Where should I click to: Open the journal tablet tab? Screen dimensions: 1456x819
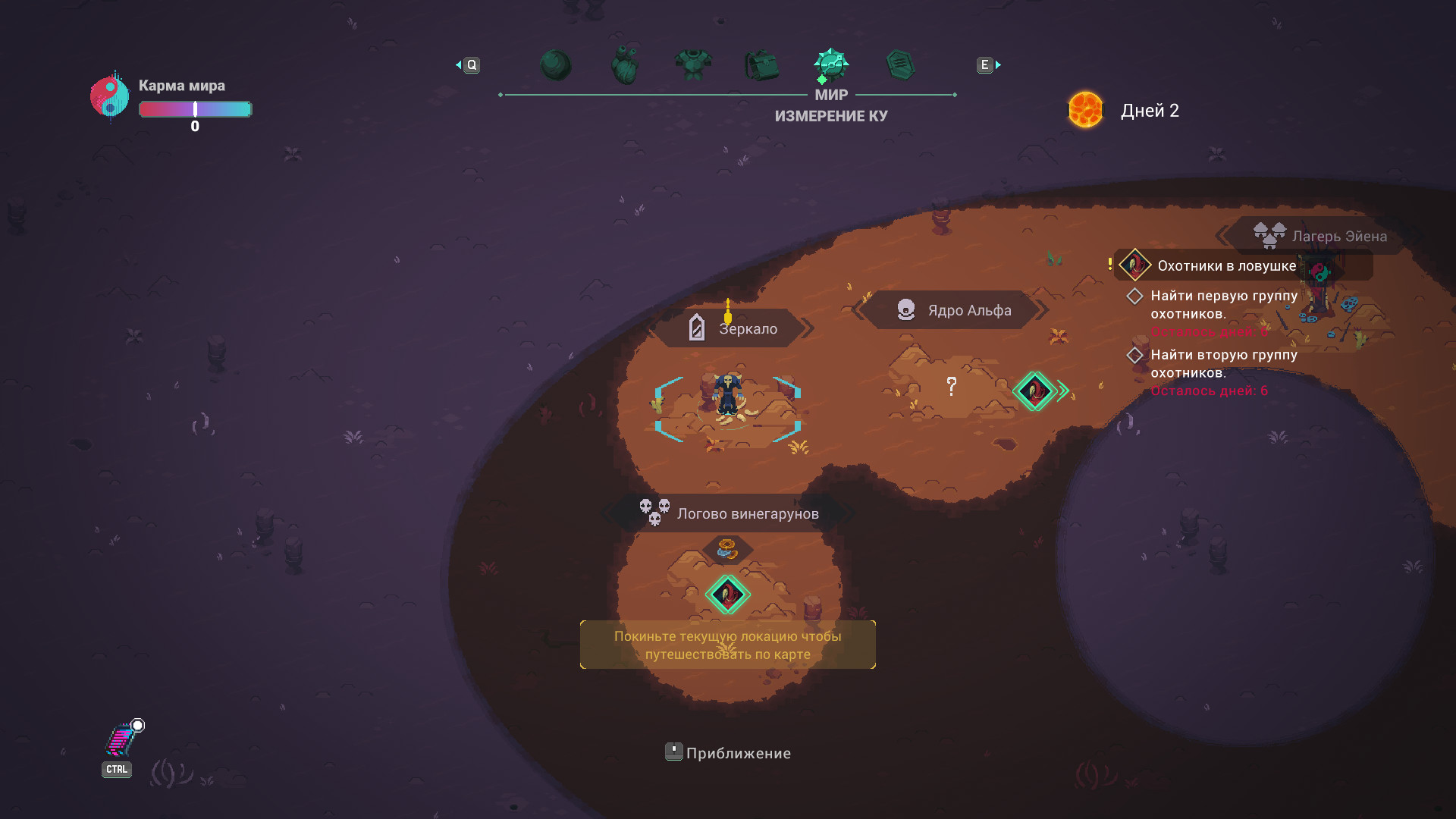(900, 65)
